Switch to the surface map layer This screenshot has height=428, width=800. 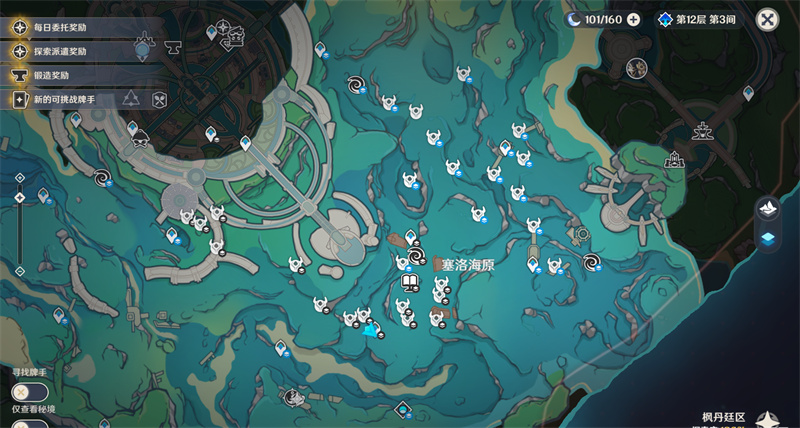click(768, 207)
